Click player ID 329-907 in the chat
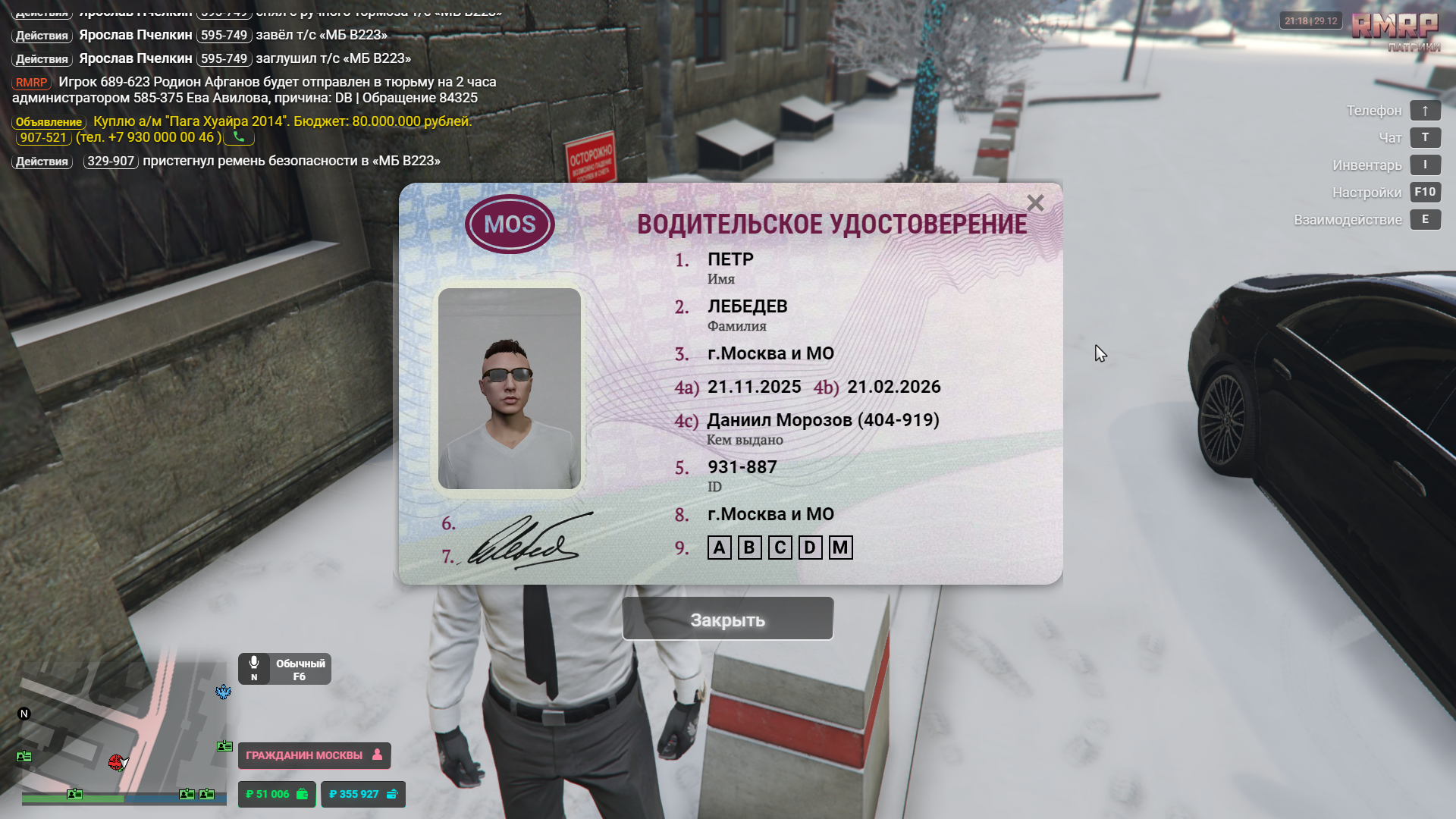Screen dimensions: 1456x819 click(x=111, y=161)
